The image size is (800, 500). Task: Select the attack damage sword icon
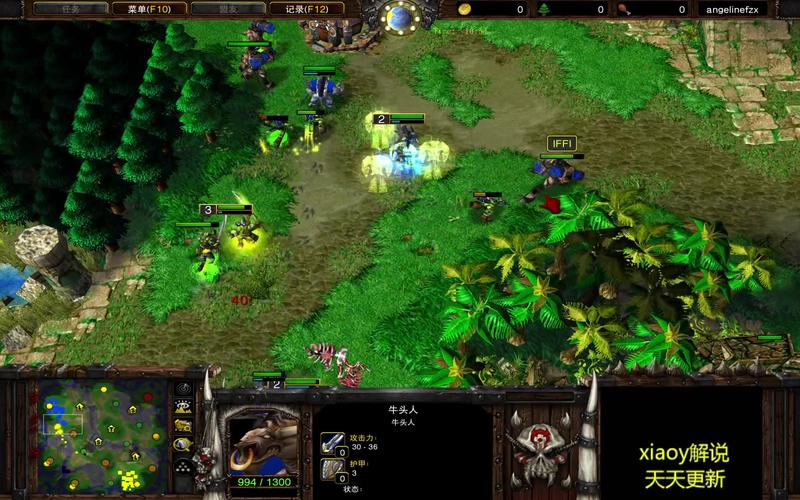[x=332, y=442]
